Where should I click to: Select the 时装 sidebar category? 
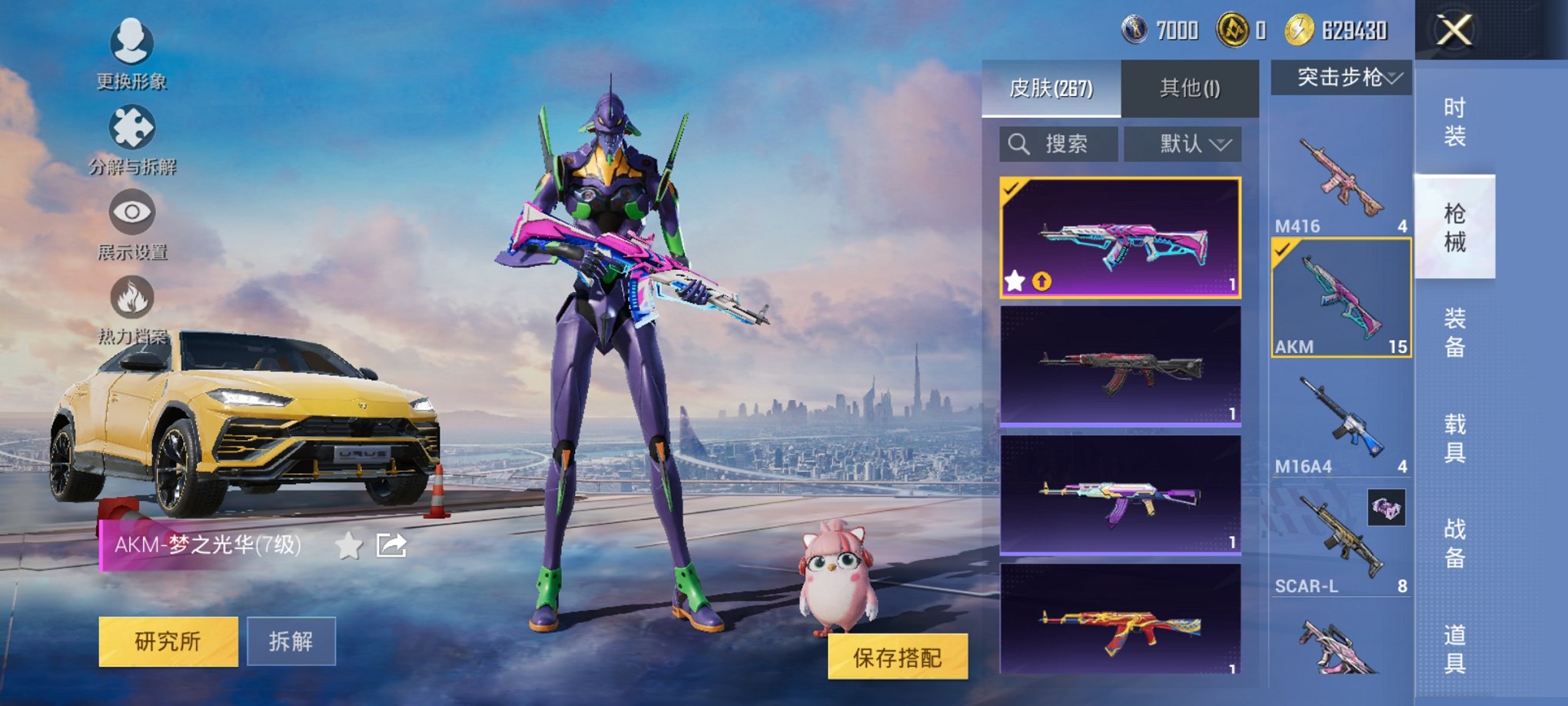click(1457, 123)
